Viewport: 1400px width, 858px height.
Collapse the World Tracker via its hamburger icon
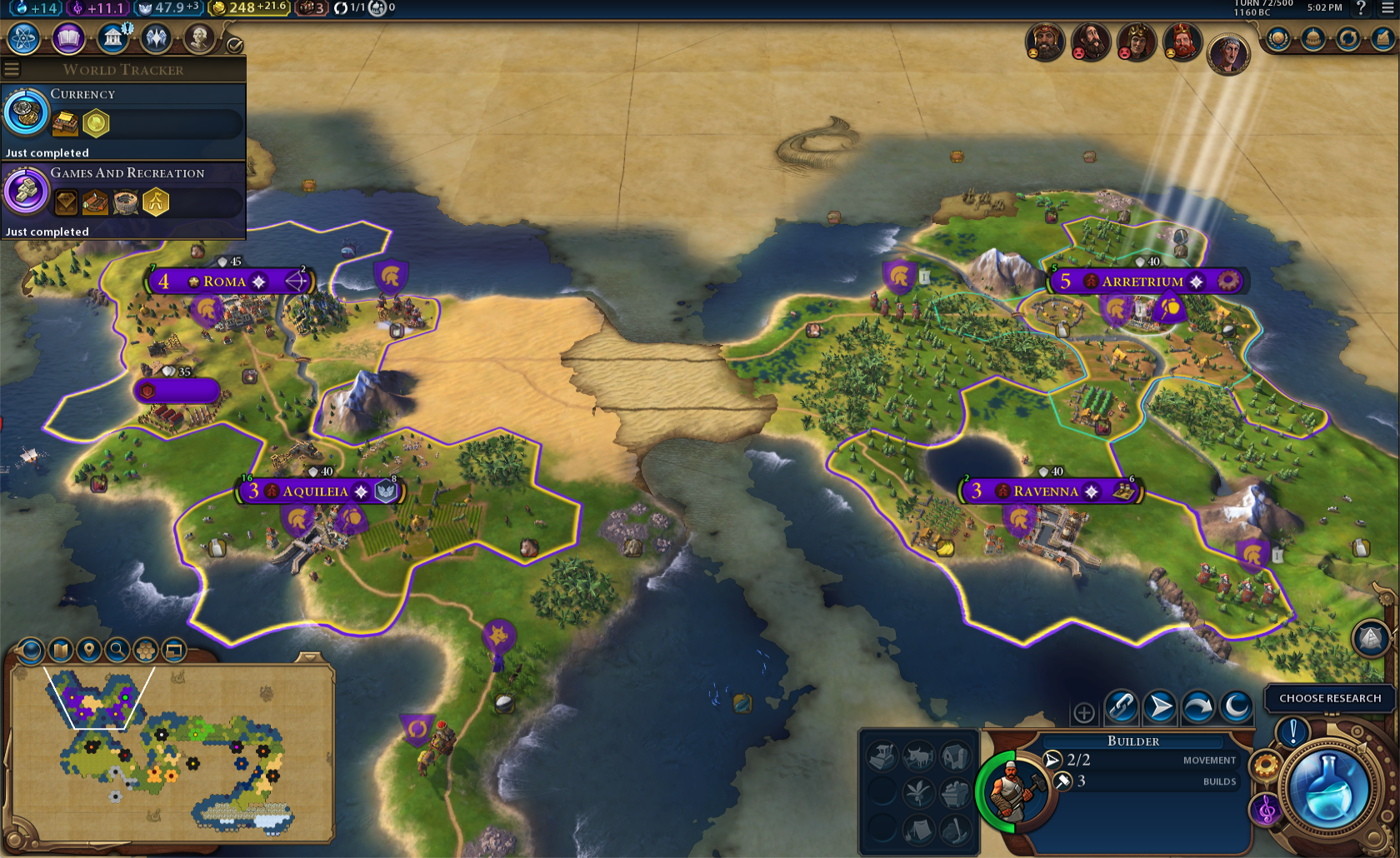pos(12,69)
